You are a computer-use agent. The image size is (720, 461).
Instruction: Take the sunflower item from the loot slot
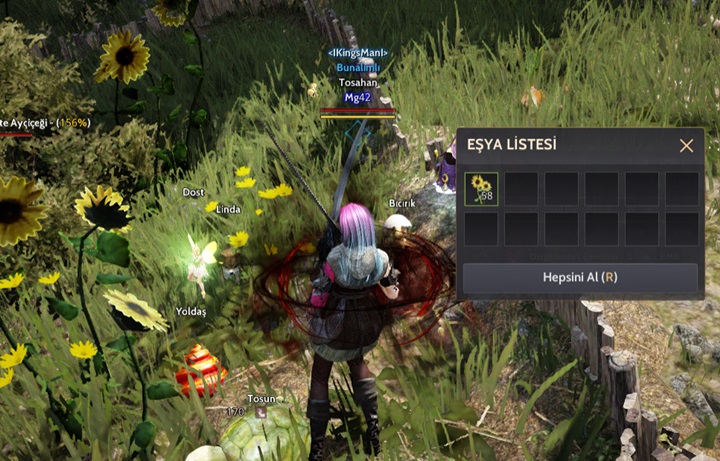[x=481, y=188]
